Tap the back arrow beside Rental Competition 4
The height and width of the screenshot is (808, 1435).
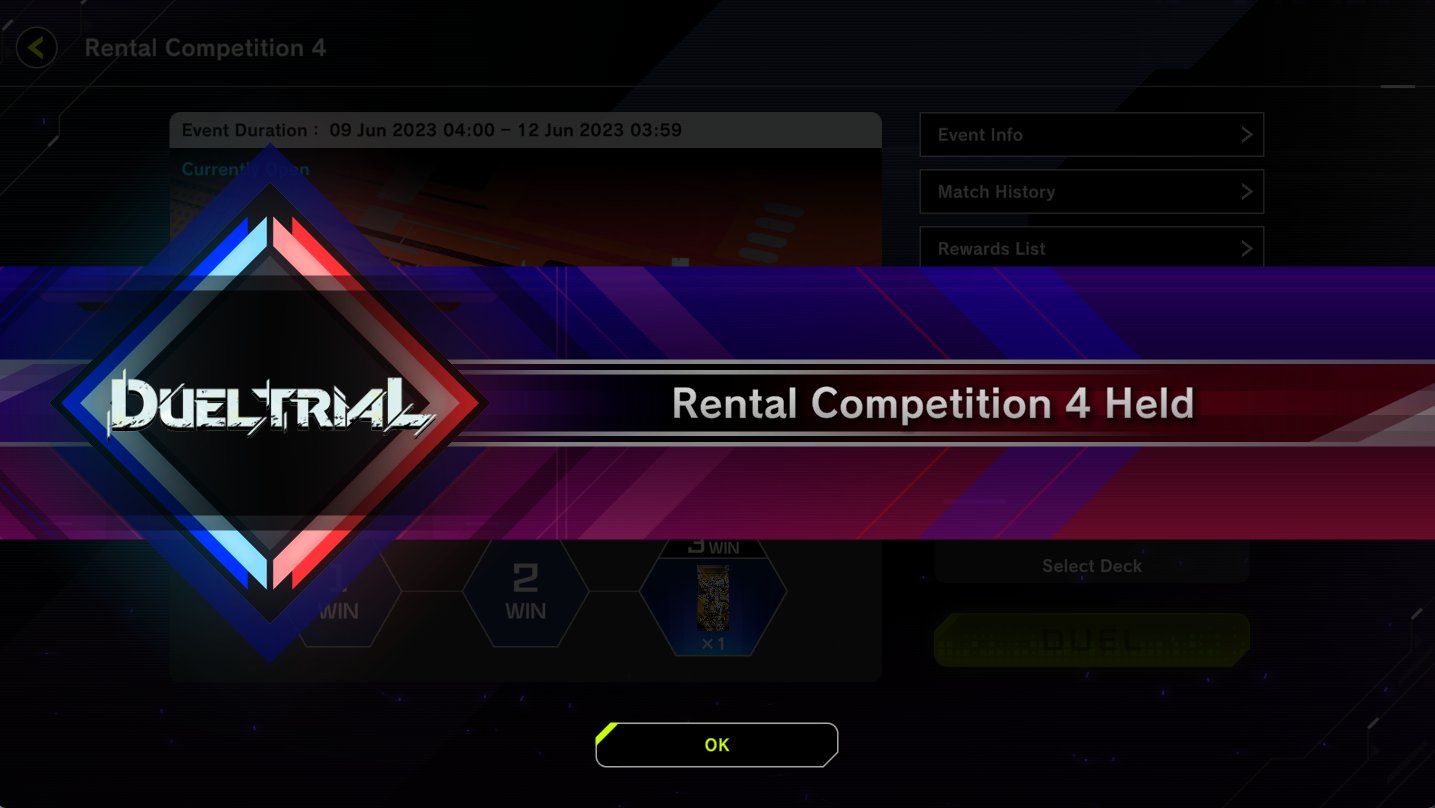35,47
